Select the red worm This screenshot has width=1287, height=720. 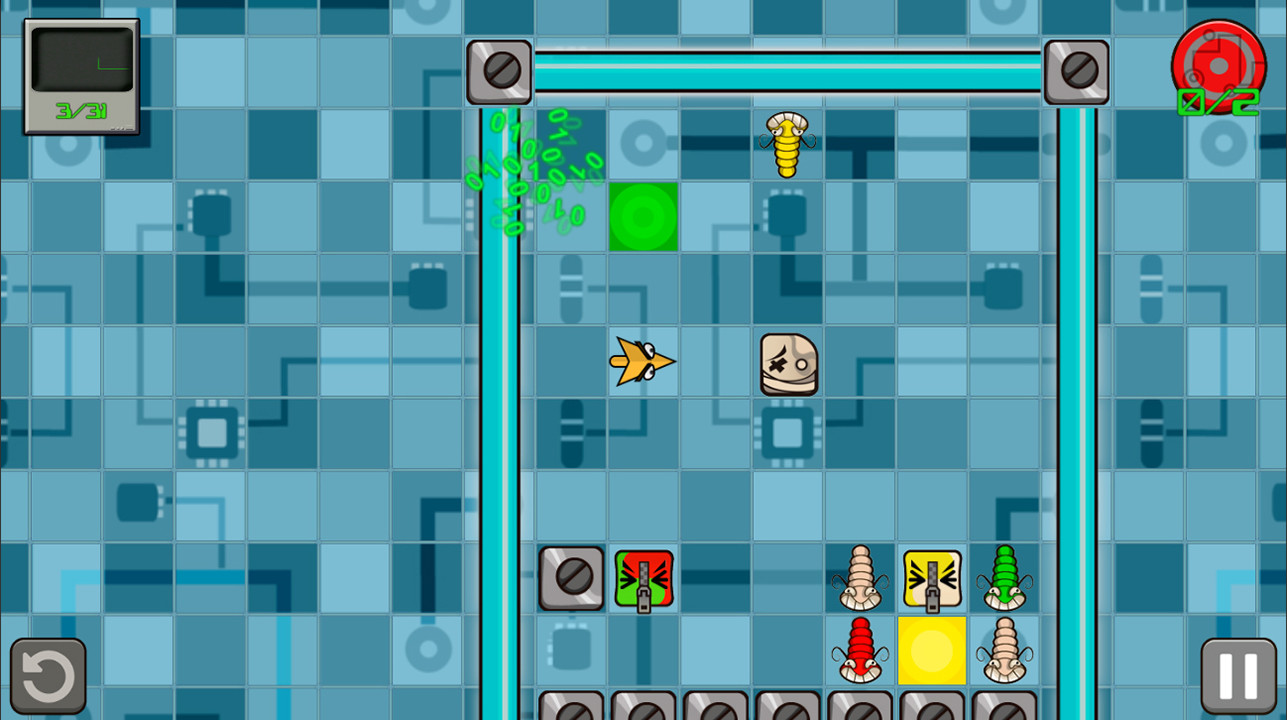859,652
